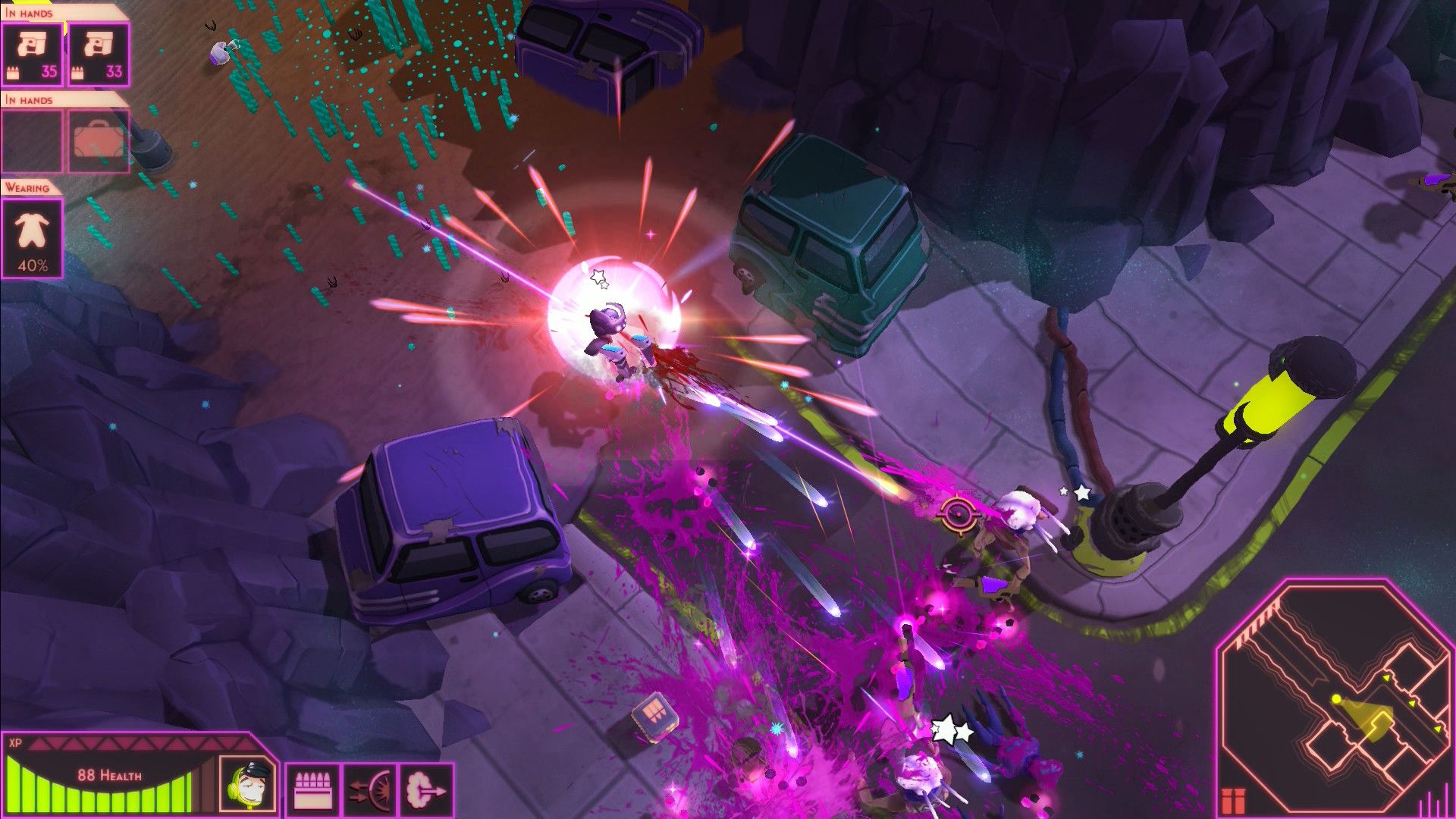Click an enemy arrow marker on the minimap
1456x819 pixels.
1387,678
